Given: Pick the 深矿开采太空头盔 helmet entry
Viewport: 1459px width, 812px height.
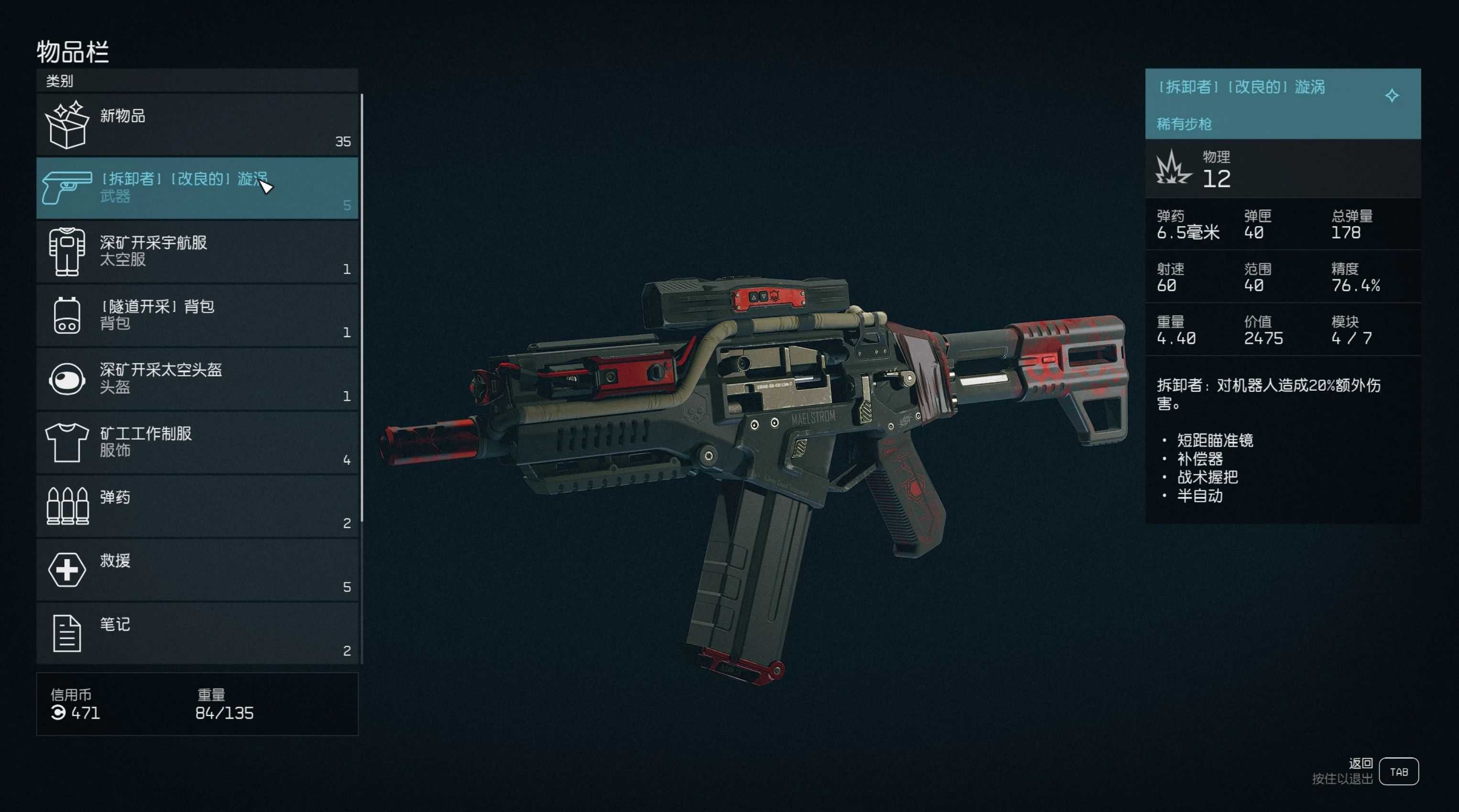Looking at the screenshot, I should 197,379.
